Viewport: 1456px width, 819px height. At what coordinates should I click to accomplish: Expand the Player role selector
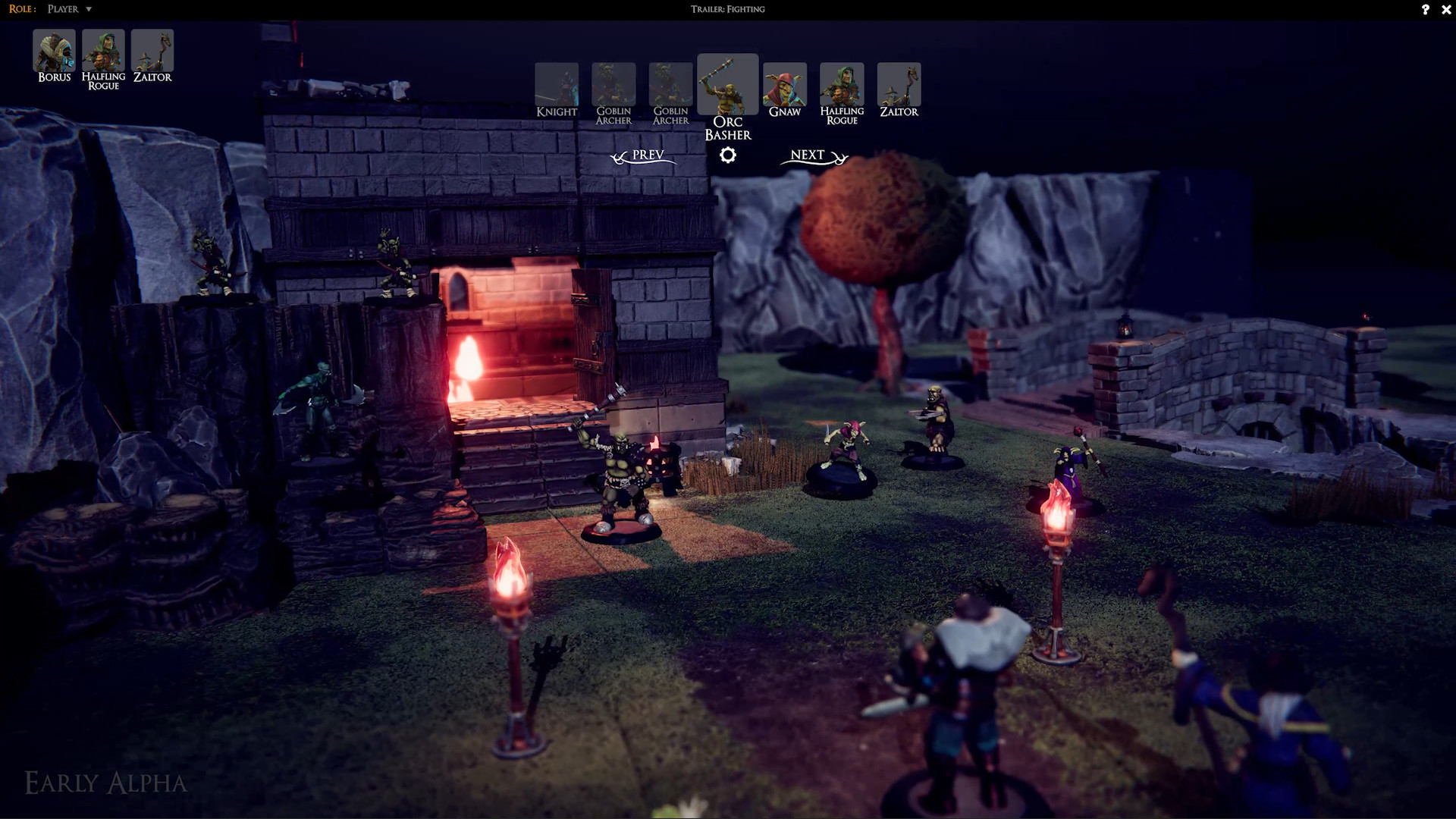[x=64, y=9]
